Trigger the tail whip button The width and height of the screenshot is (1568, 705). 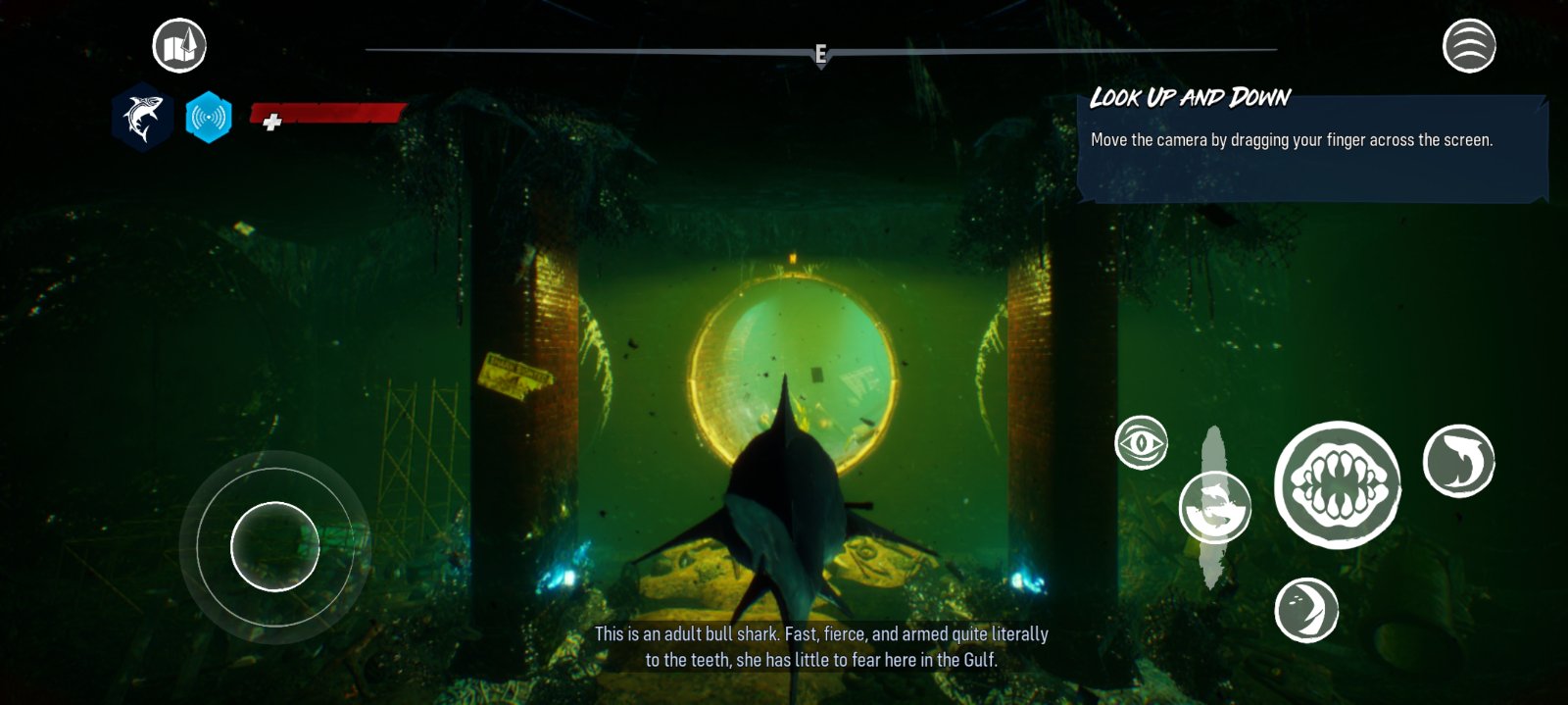[1306, 610]
